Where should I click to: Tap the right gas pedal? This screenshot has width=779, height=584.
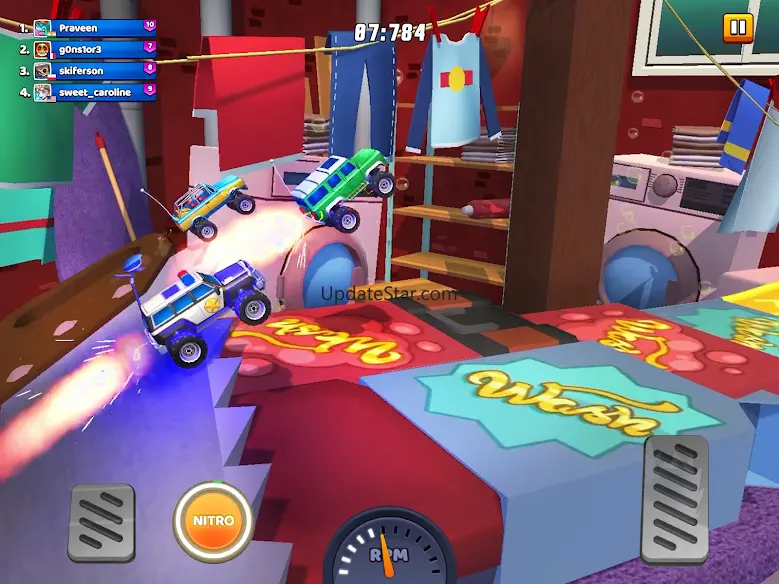pyautogui.click(x=675, y=497)
